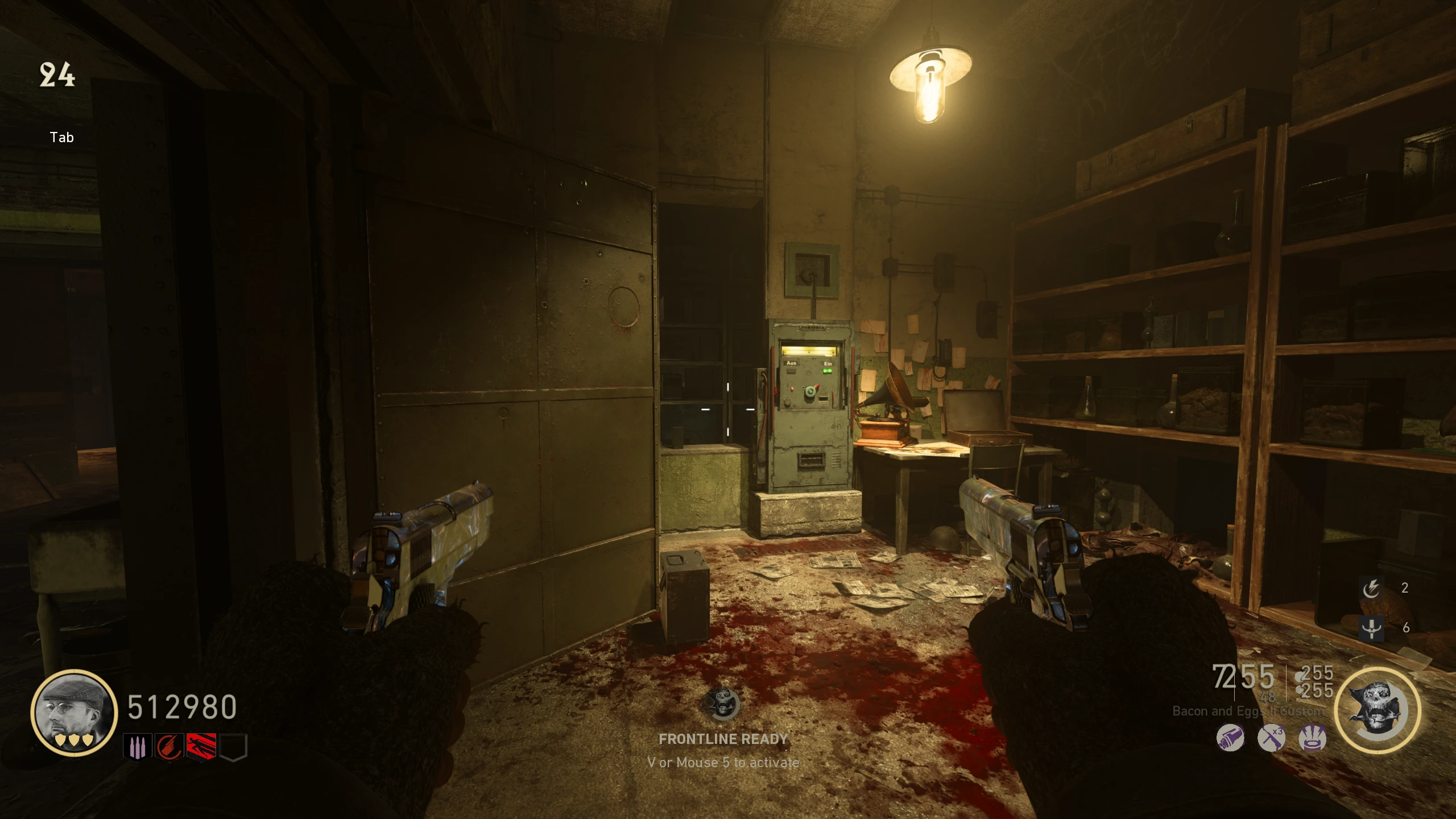
Task: Select the skull dagger equipment icon
Action: tap(1371, 628)
